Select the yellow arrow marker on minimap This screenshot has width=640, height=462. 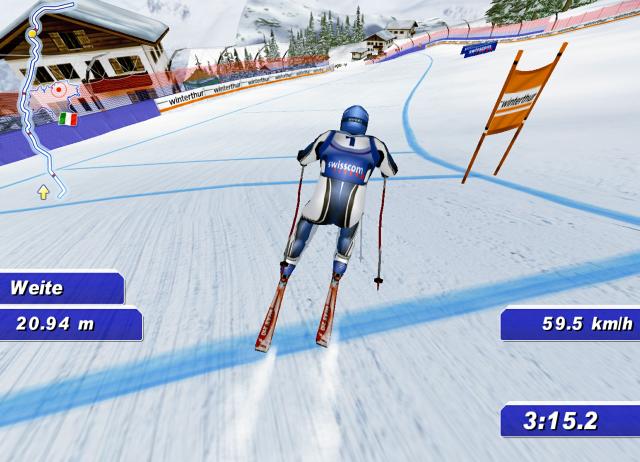click(x=44, y=189)
